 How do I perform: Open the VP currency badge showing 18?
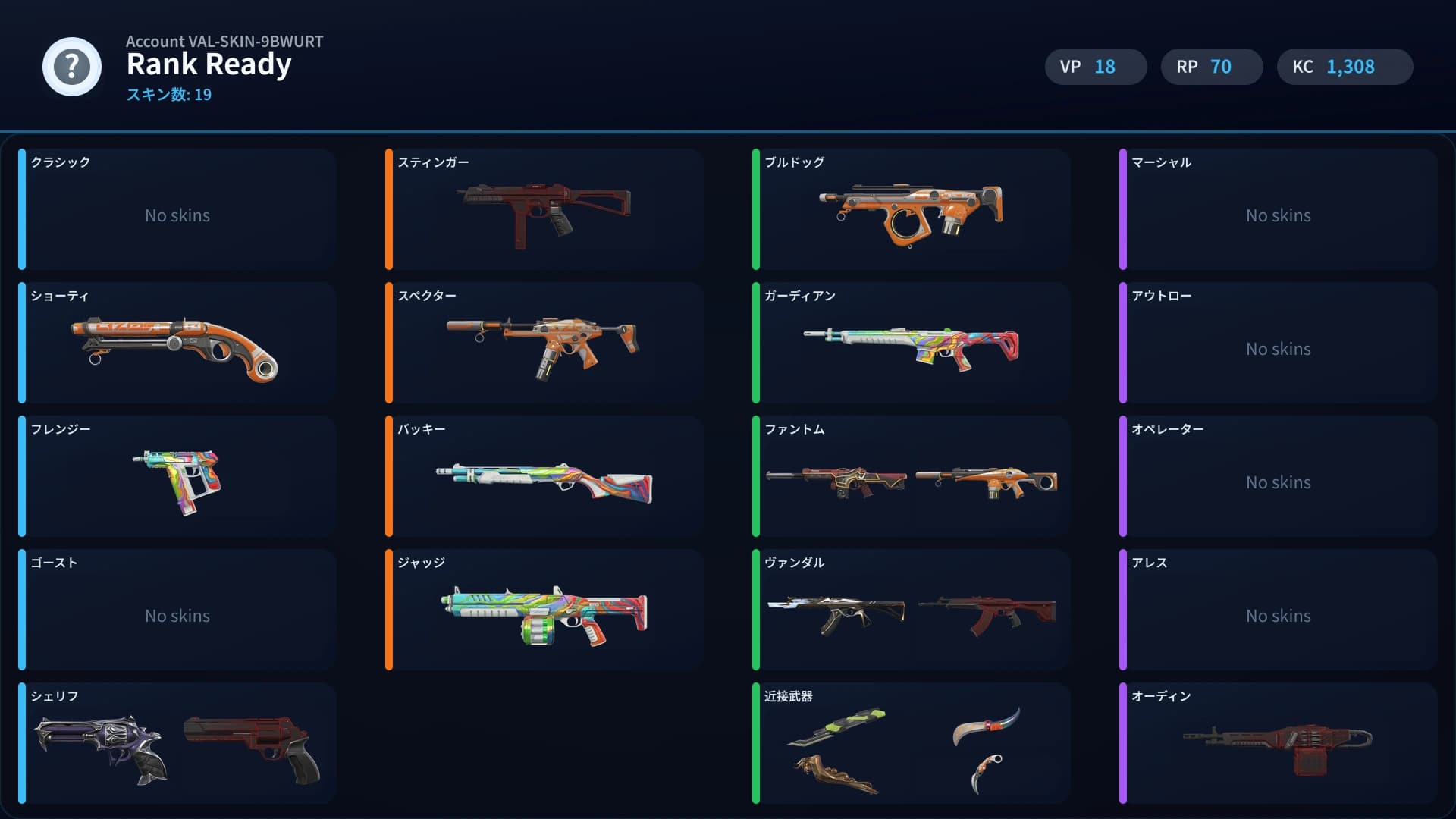1095,67
